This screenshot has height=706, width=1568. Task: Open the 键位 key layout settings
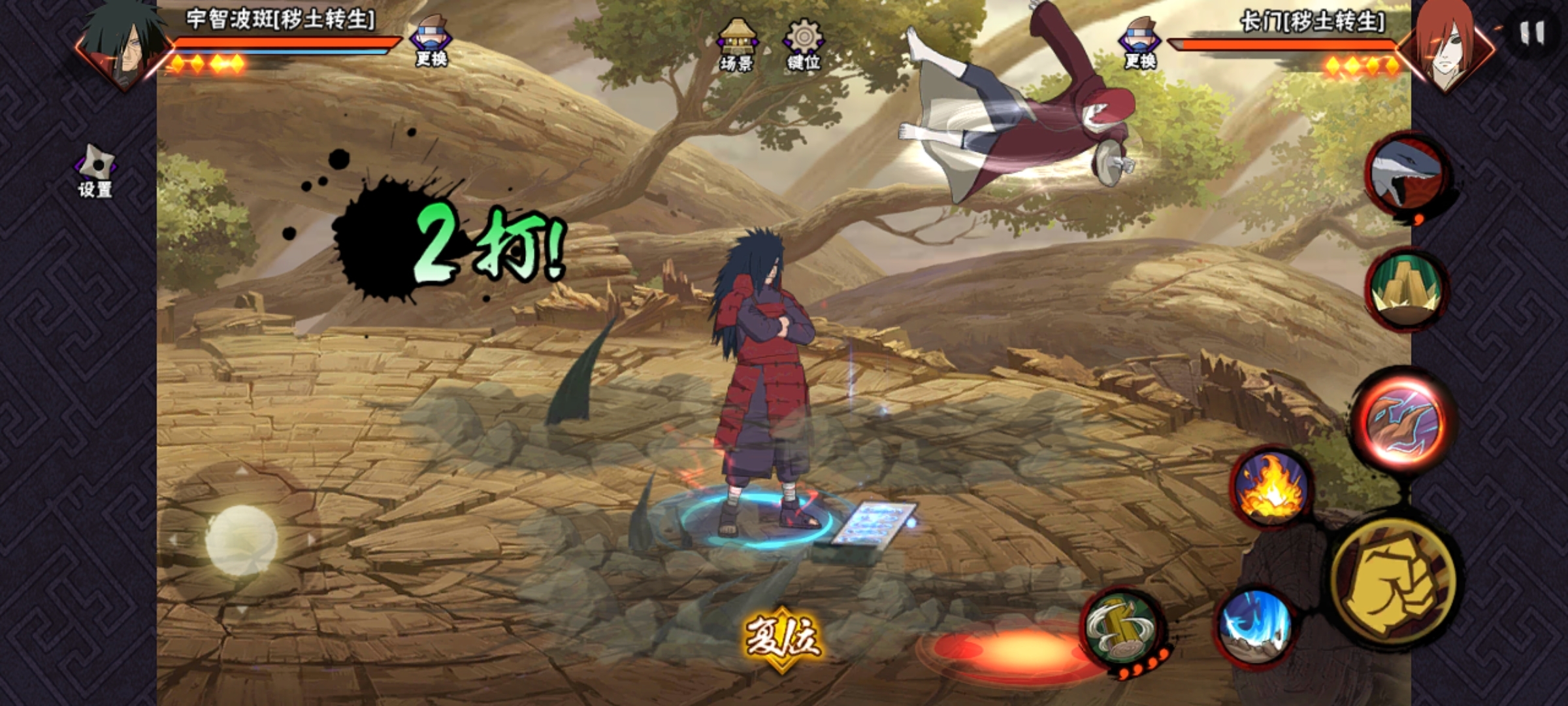tap(803, 44)
